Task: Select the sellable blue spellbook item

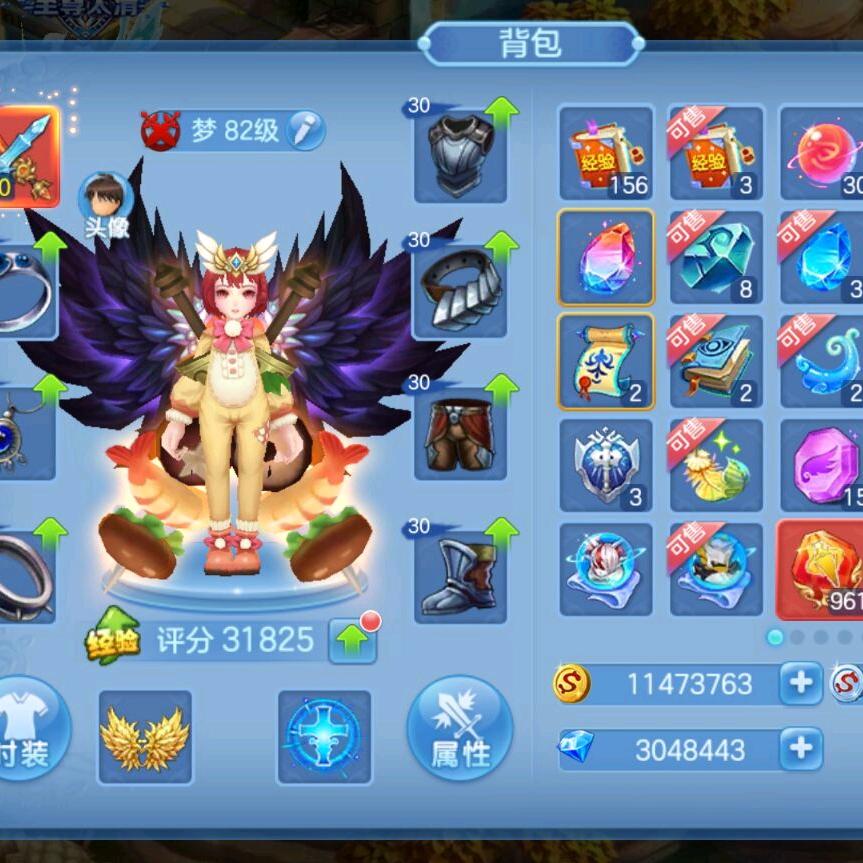Action: tap(716, 362)
